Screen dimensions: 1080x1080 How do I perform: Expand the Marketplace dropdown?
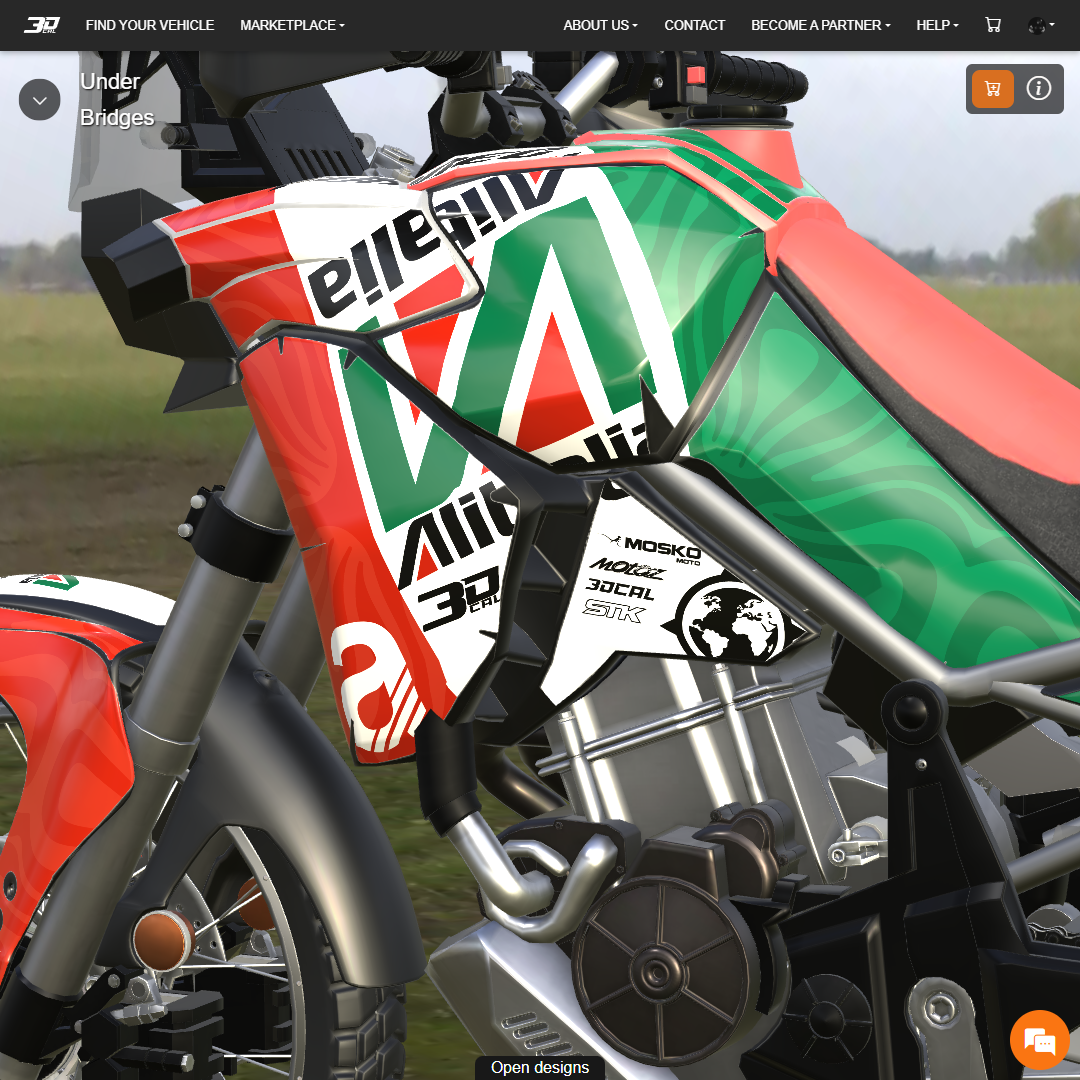(292, 25)
